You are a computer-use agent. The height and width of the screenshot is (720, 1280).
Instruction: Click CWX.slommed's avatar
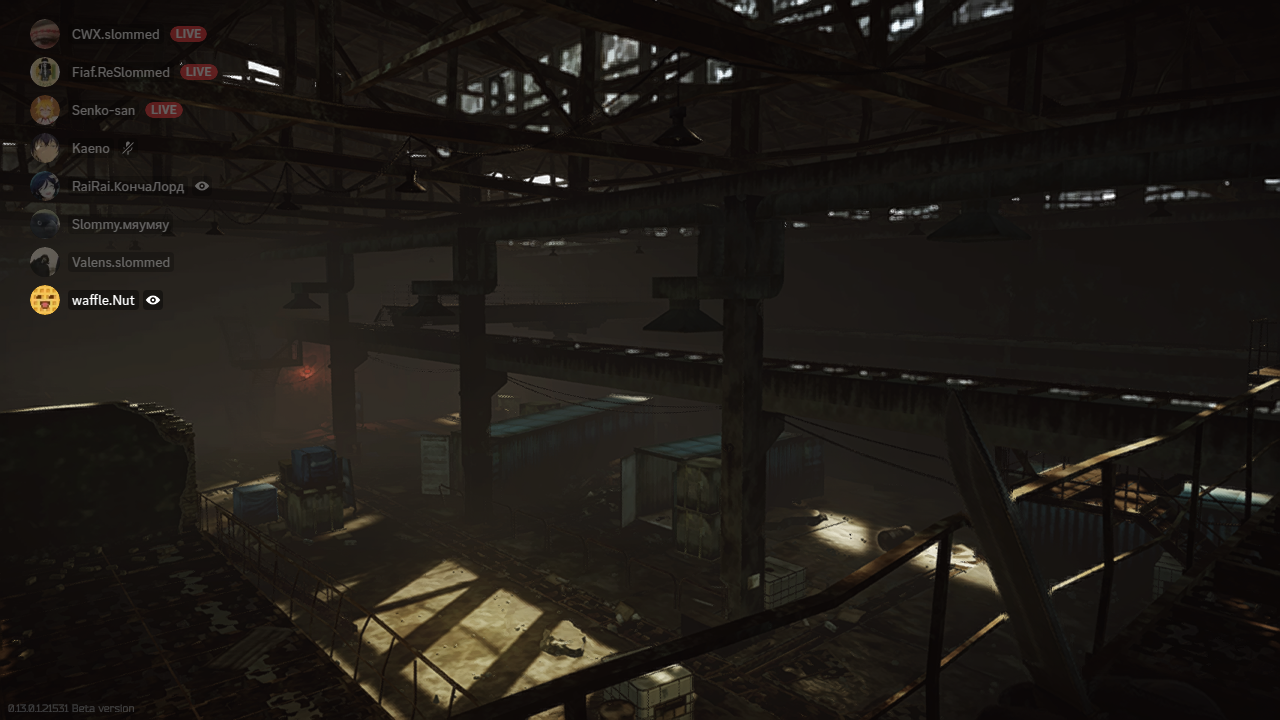pos(45,33)
